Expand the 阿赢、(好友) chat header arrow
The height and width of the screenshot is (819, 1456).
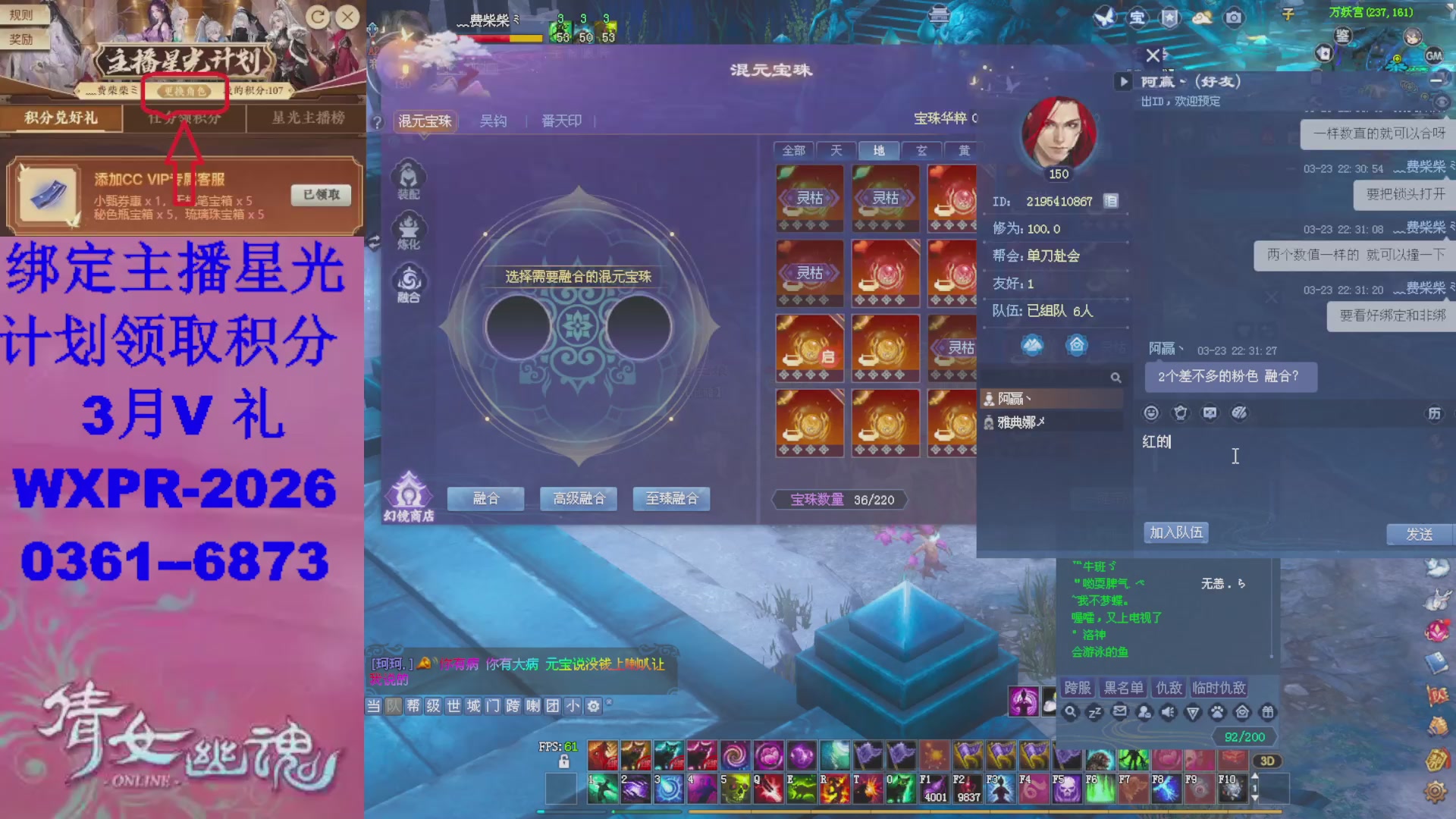click(x=1123, y=82)
